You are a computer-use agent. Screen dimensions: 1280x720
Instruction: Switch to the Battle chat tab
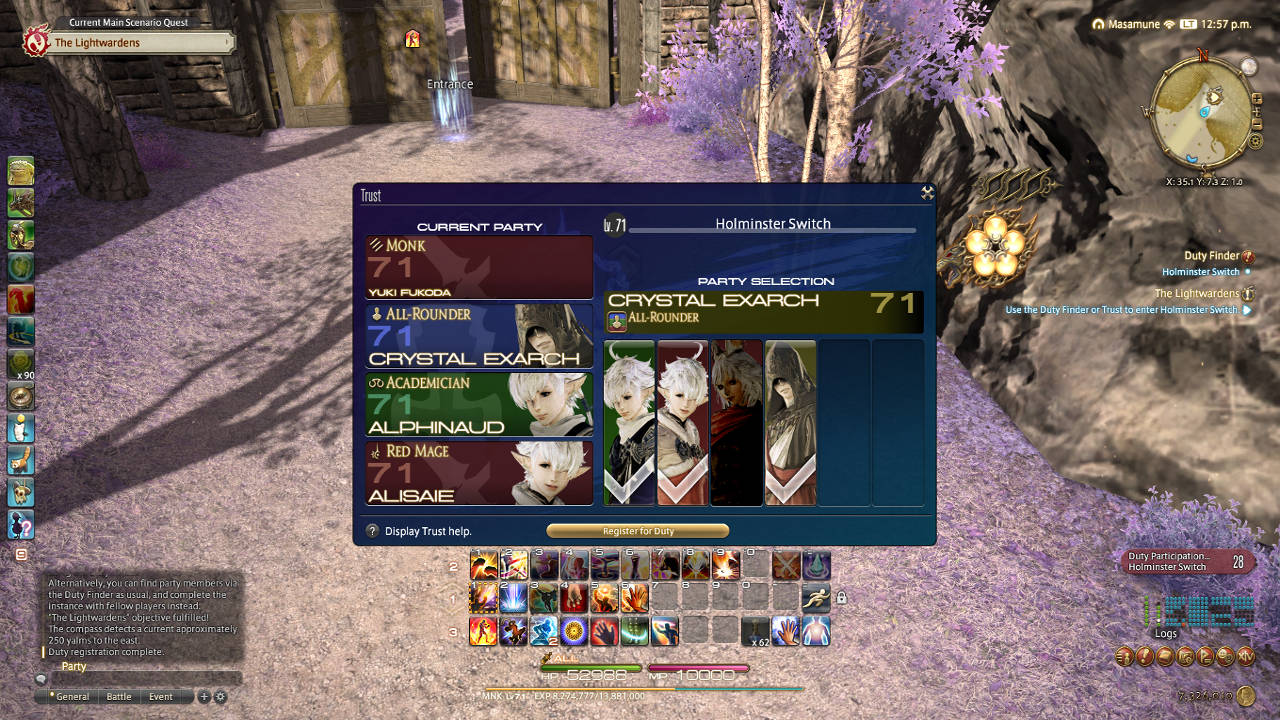[x=119, y=697]
